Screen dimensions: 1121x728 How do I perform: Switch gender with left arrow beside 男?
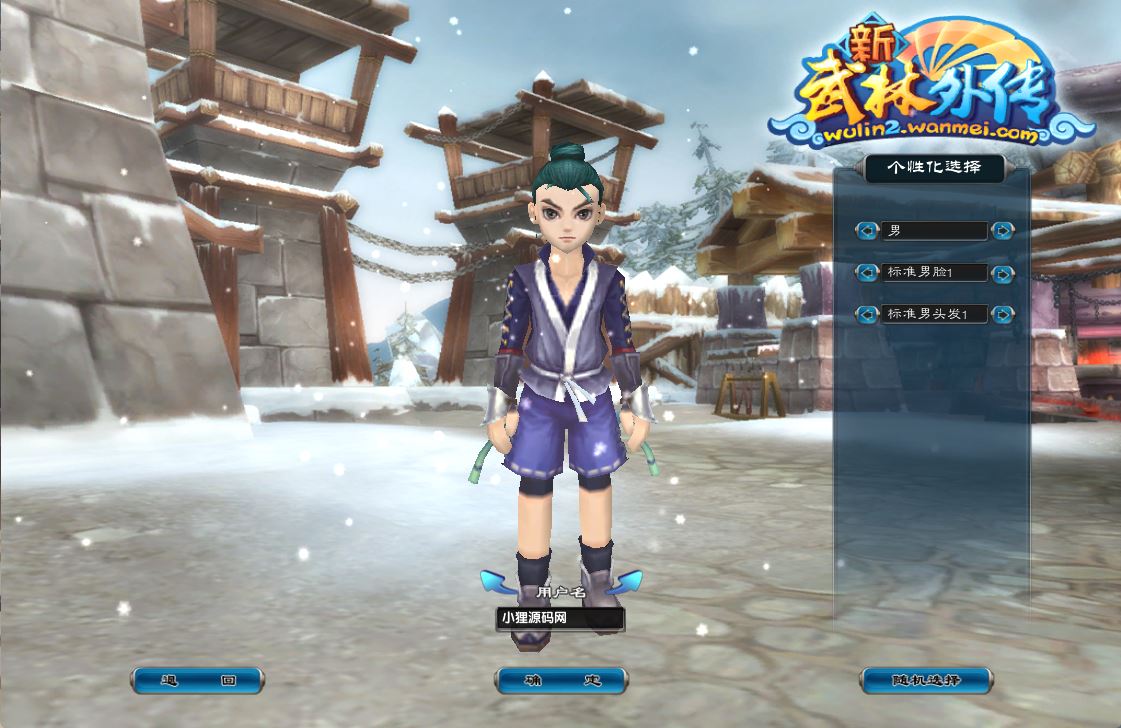tap(866, 231)
